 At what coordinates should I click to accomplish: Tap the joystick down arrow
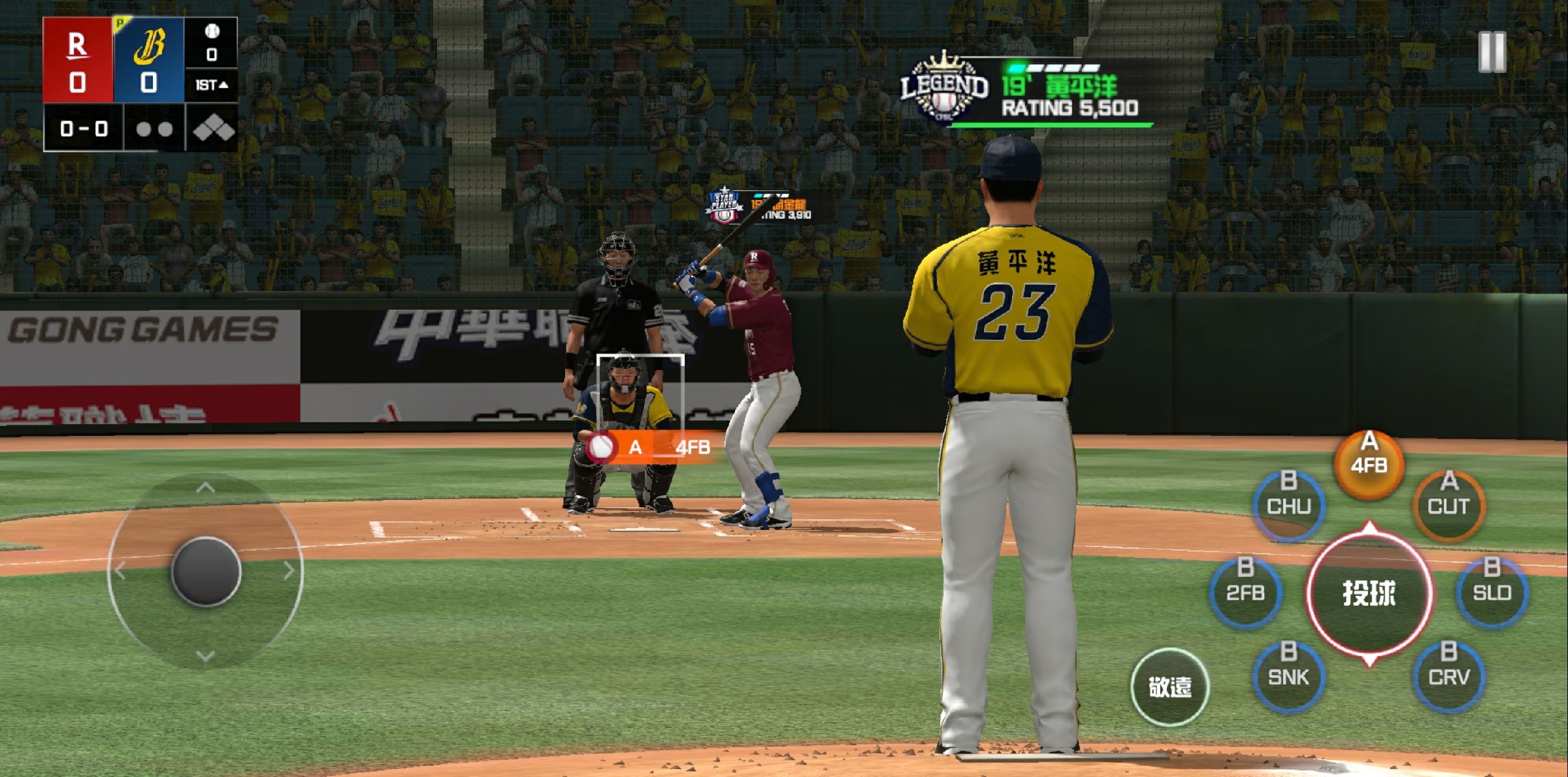[205, 655]
